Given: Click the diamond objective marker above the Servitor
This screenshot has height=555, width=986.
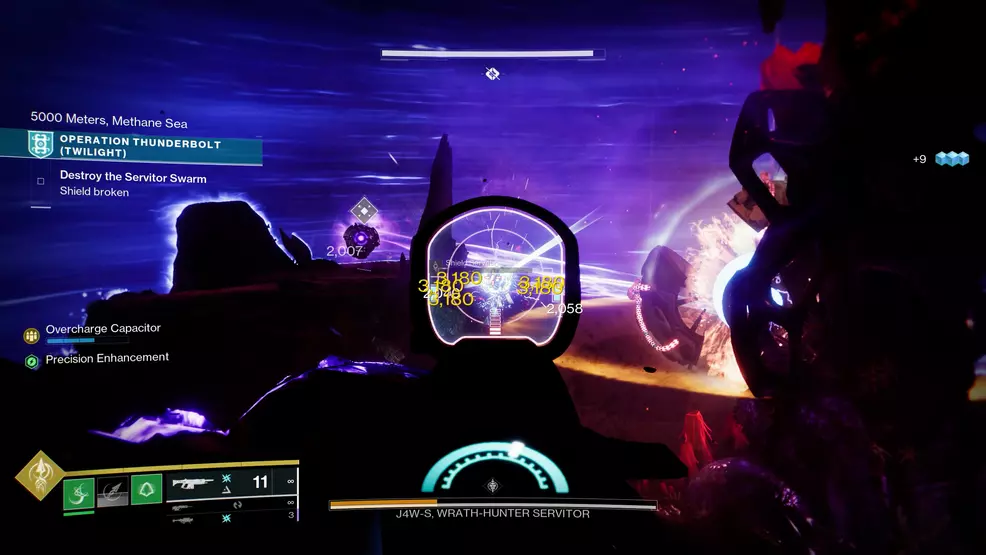Looking at the screenshot, I should 363,210.
